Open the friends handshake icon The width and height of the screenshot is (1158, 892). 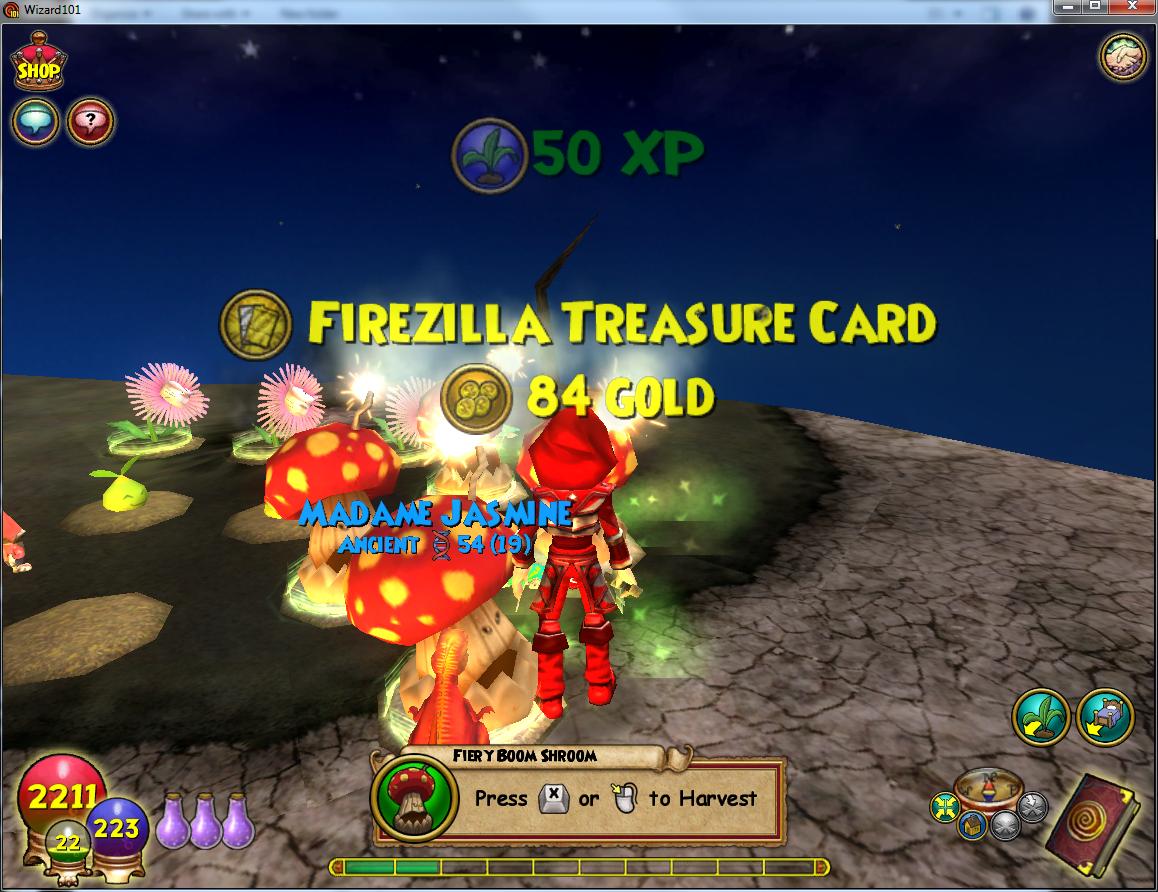coord(1124,57)
